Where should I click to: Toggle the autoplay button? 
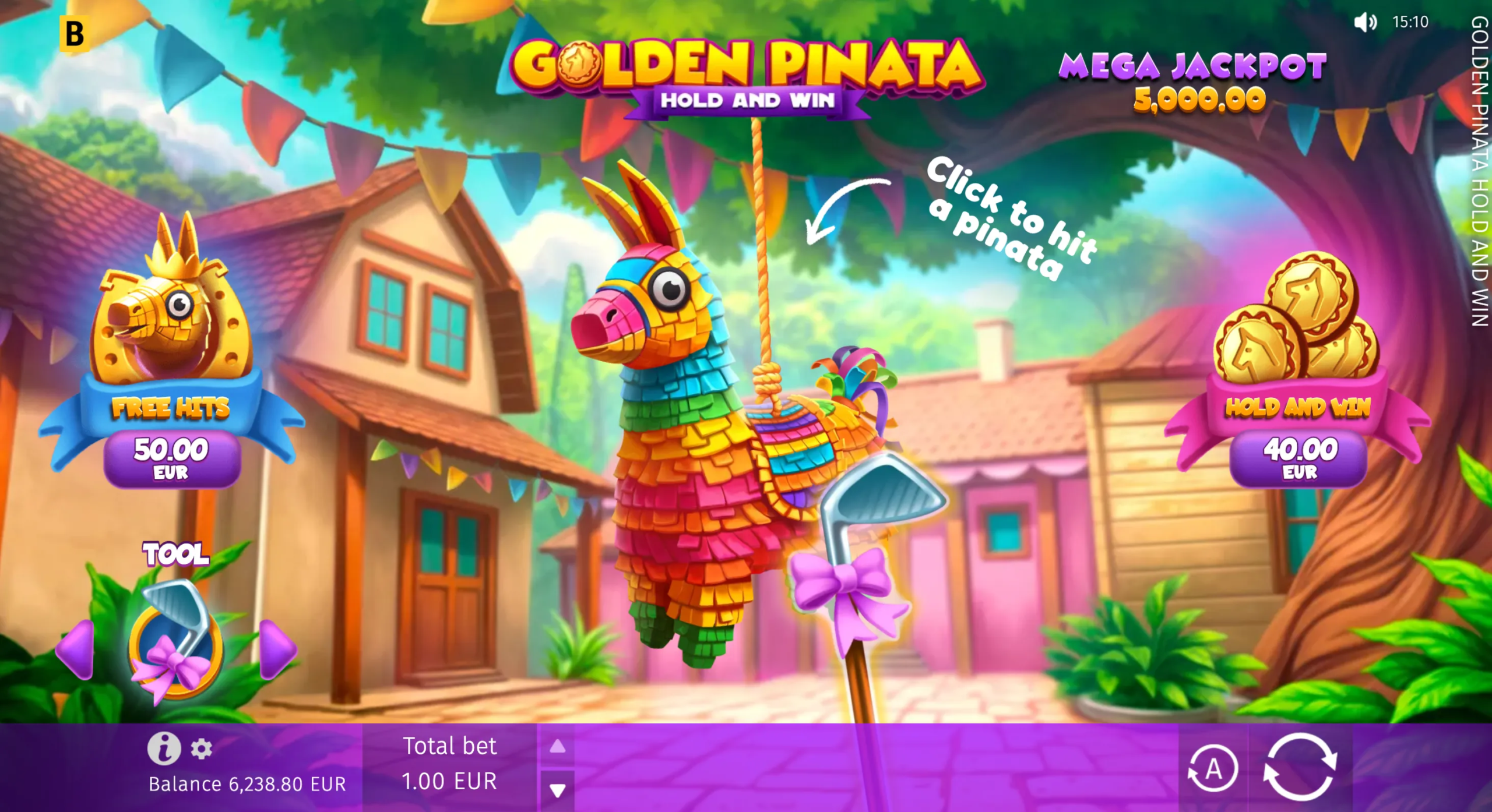click(1213, 769)
